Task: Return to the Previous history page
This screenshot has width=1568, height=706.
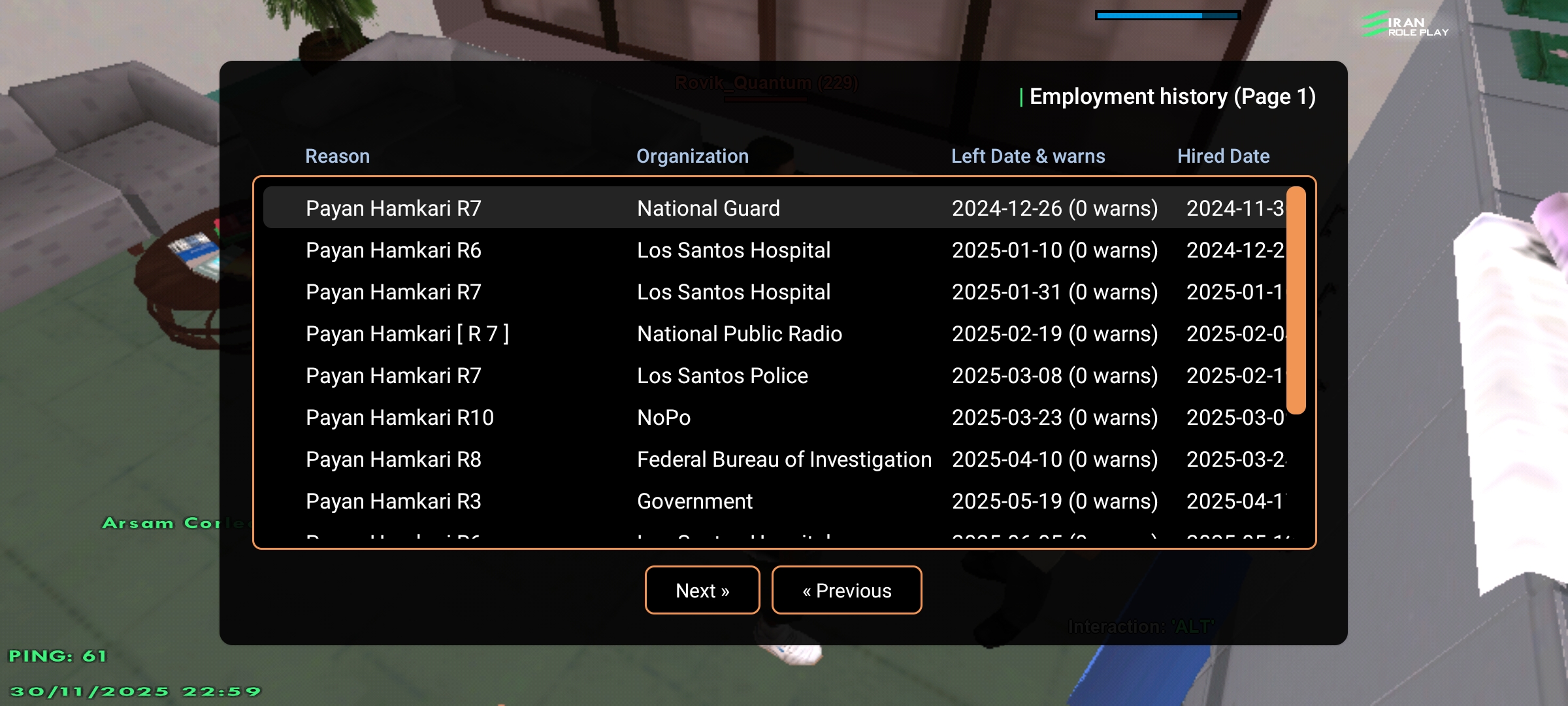Action: (847, 590)
